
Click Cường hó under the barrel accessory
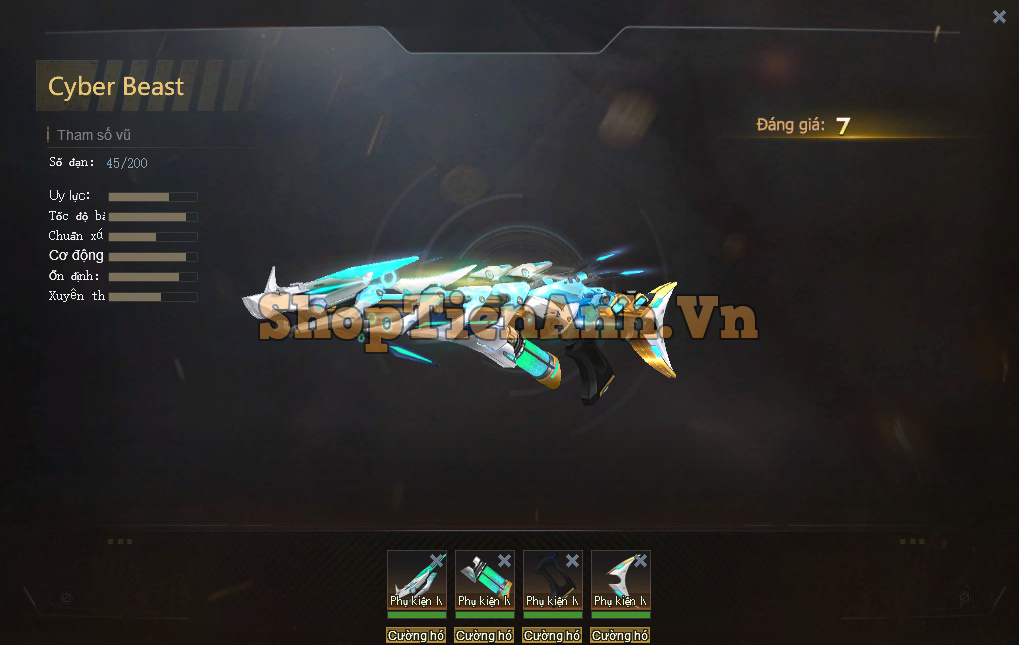(416, 635)
